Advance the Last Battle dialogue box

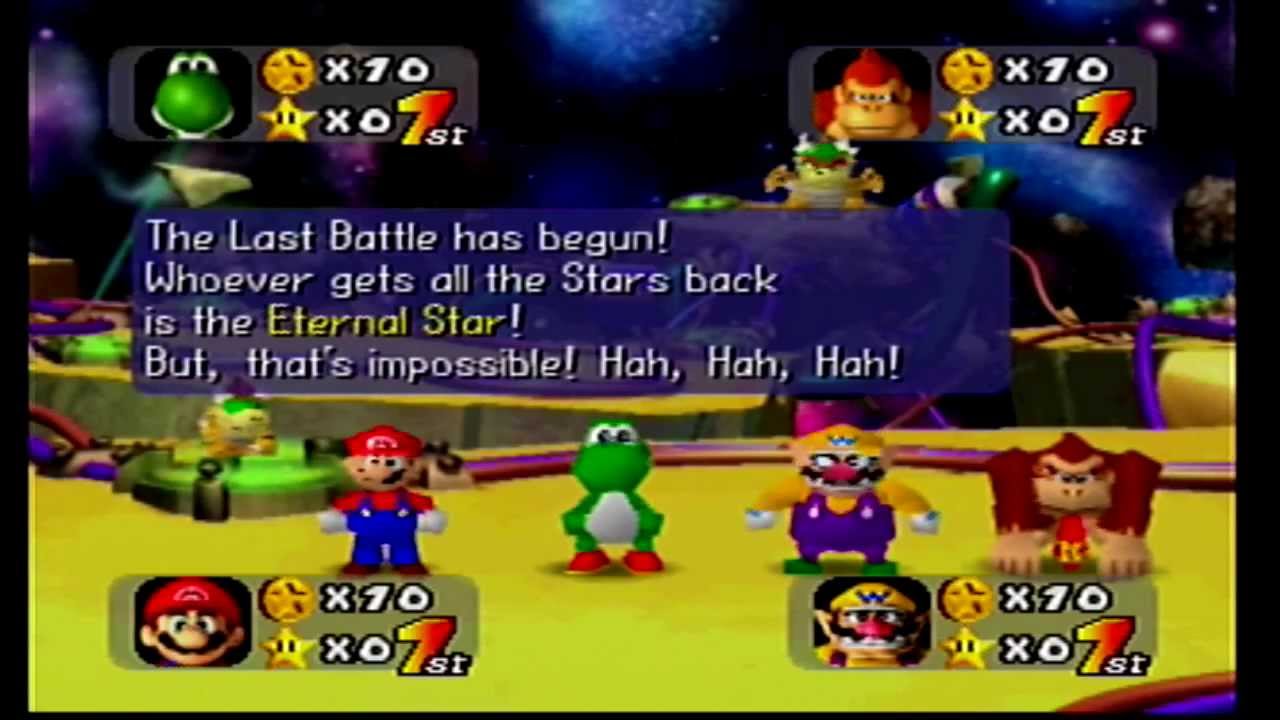tap(570, 300)
